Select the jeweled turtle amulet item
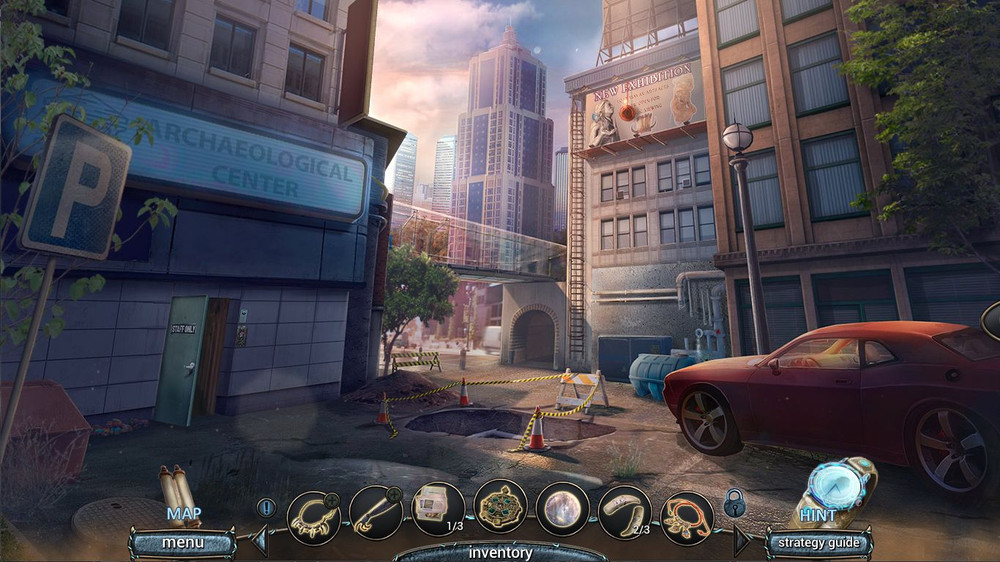Screen dimensions: 1000x562 pyautogui.click(x=500, y=507)
